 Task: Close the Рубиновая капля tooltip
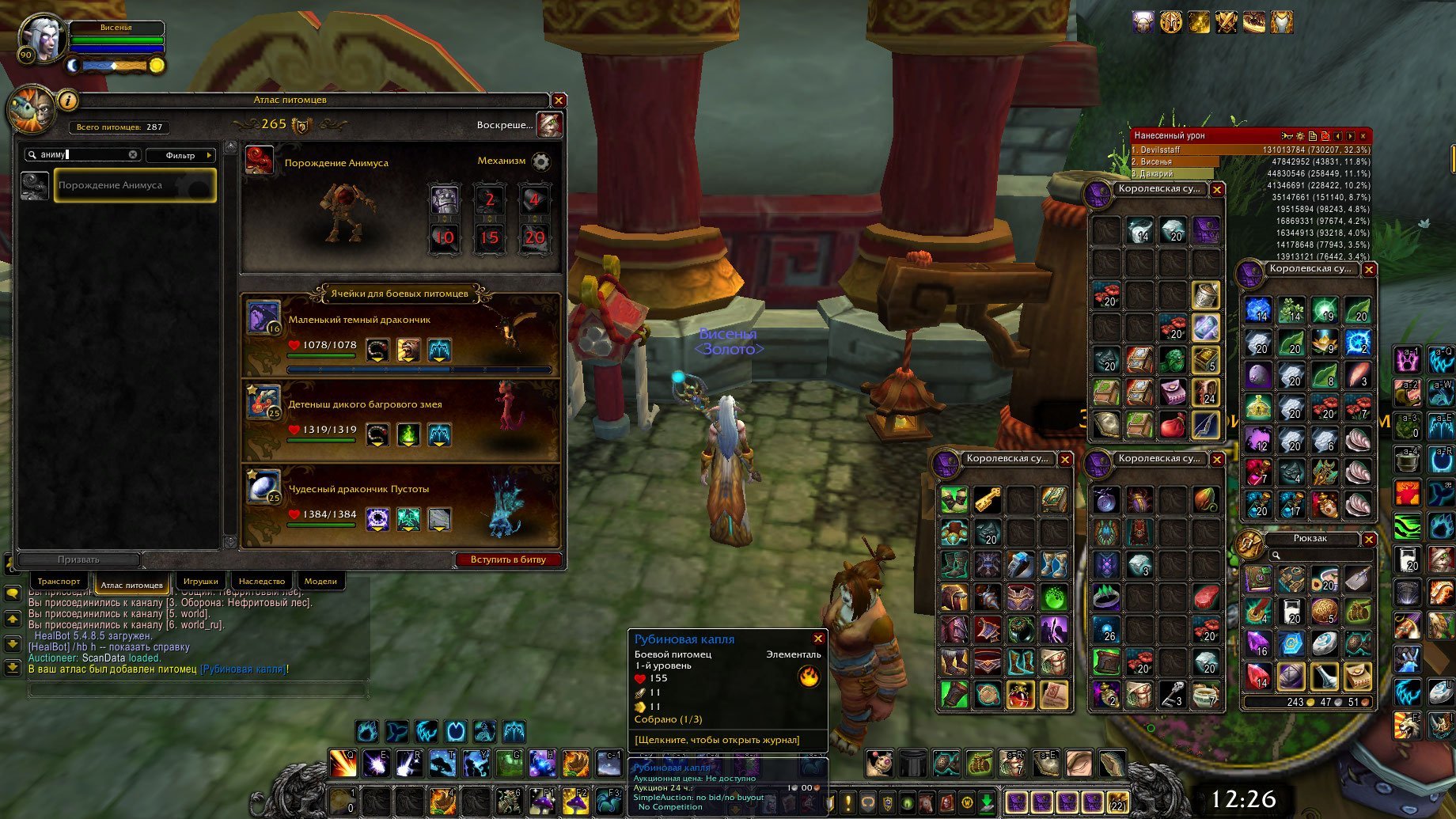pos(818,639)
